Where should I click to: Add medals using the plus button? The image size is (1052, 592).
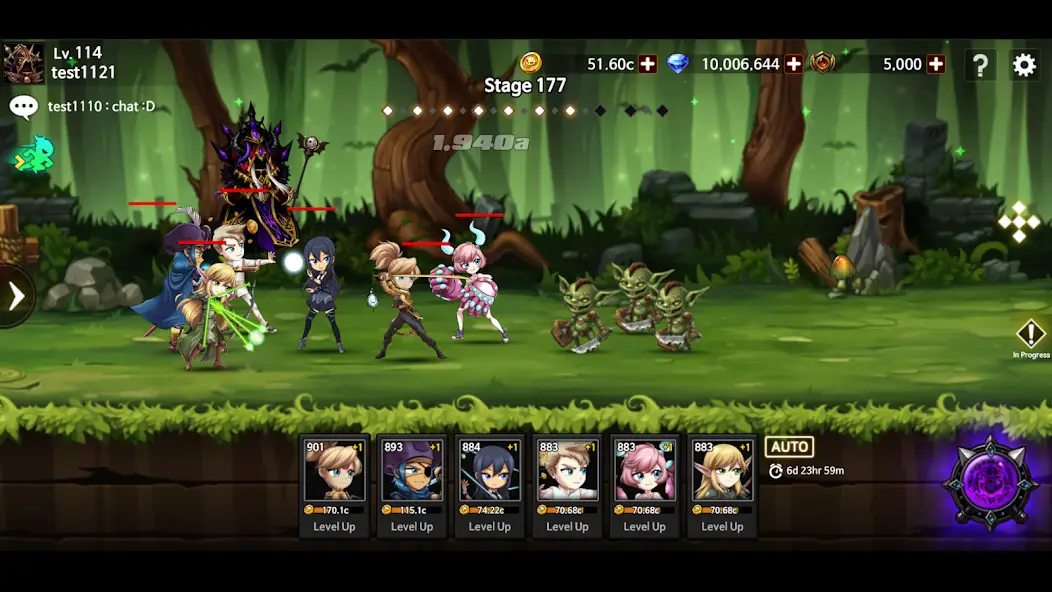(x=936, y=64)
